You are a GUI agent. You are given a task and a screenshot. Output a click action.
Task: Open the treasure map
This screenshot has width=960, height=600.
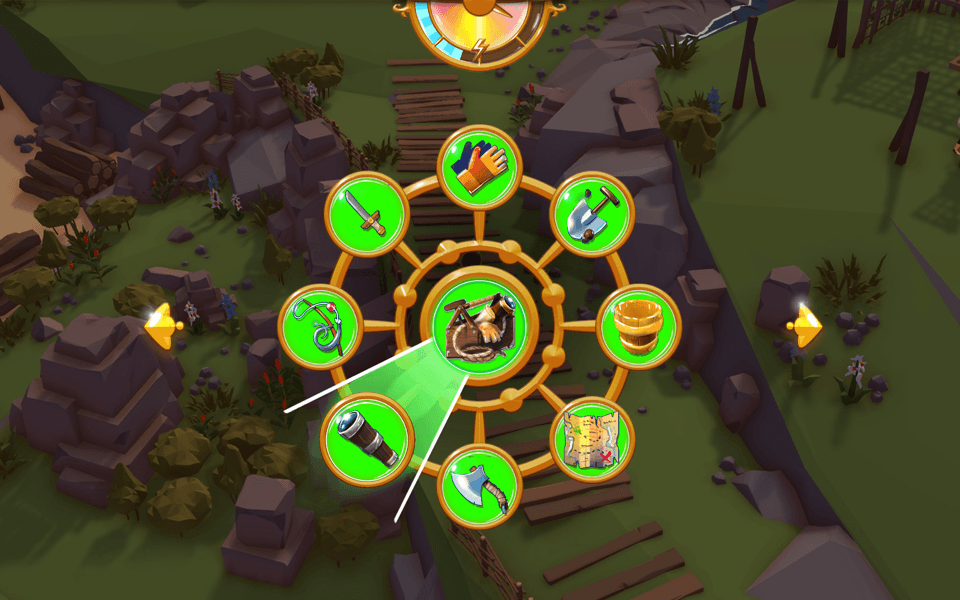click(x=592, y=438)
